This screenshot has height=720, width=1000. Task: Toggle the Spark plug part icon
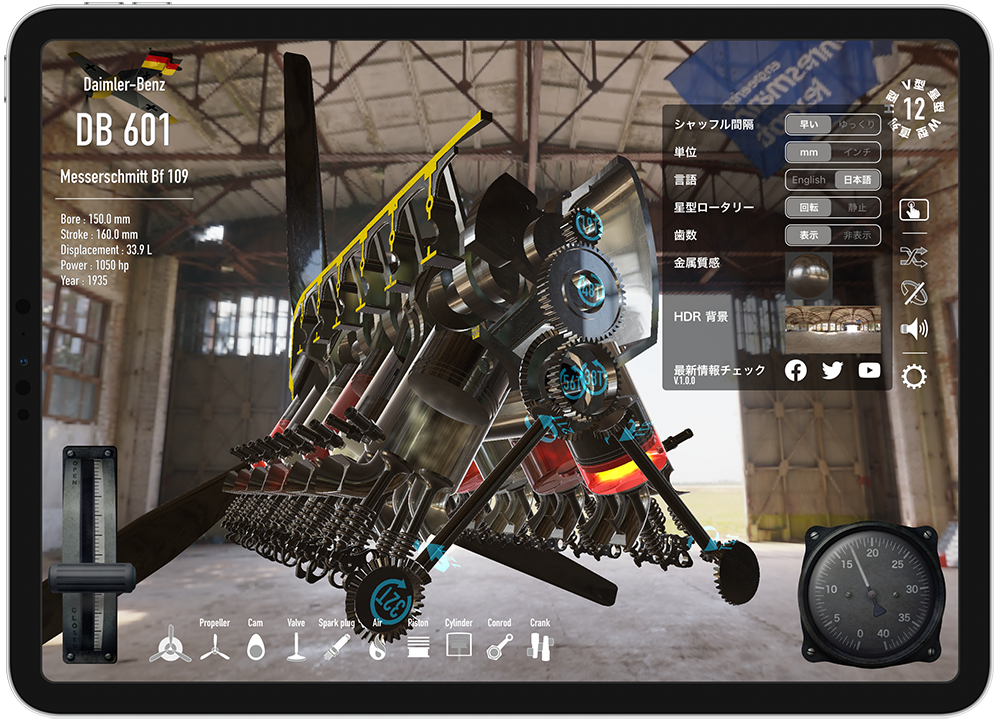click(335, 647)
